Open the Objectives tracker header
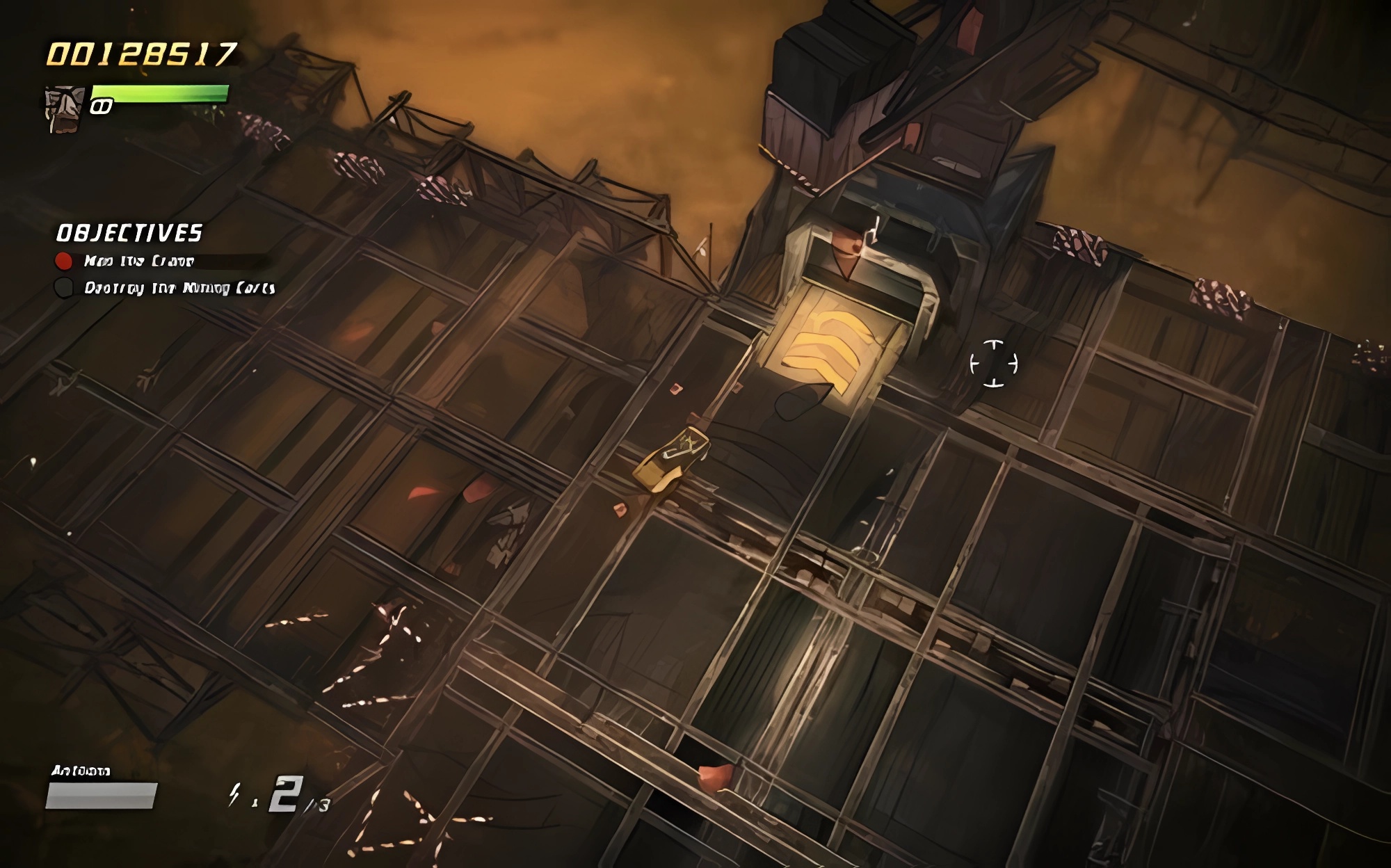Viewport: 1391px width, 868px height. click(129, 233)
